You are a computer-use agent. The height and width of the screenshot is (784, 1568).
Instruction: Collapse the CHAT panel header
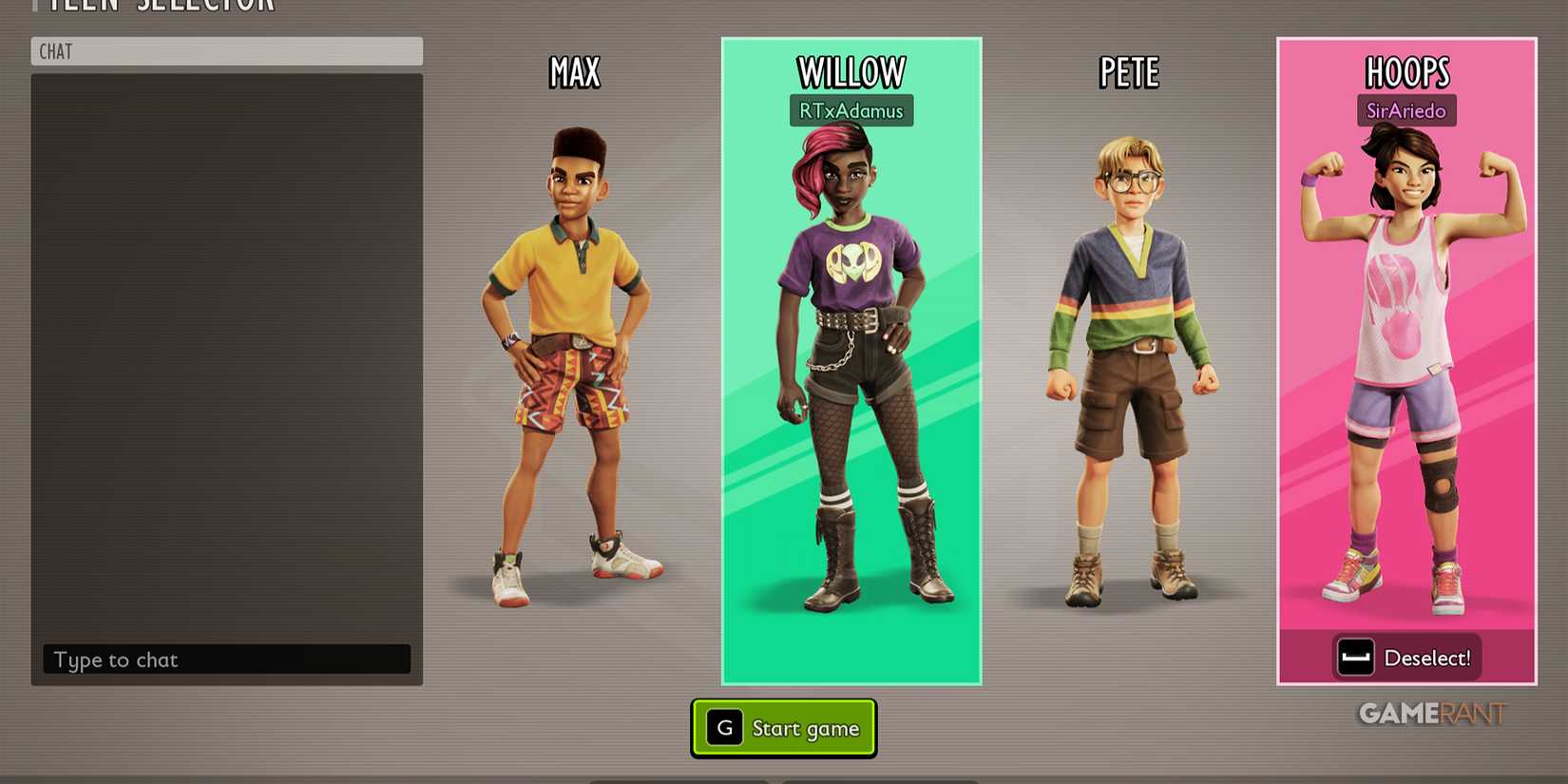[228, 51]
